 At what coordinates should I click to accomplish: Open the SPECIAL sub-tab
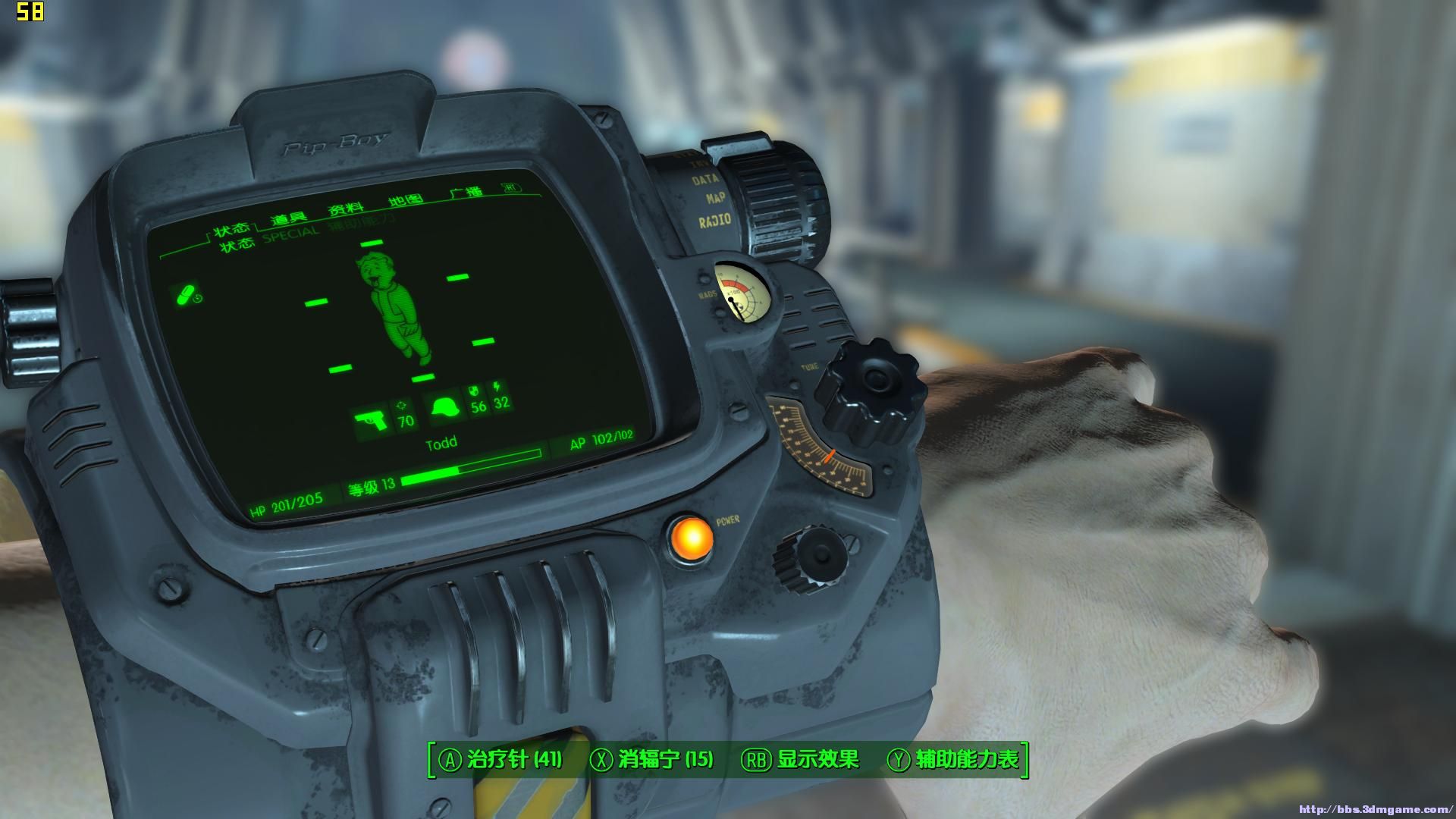(x=291, y=233)
